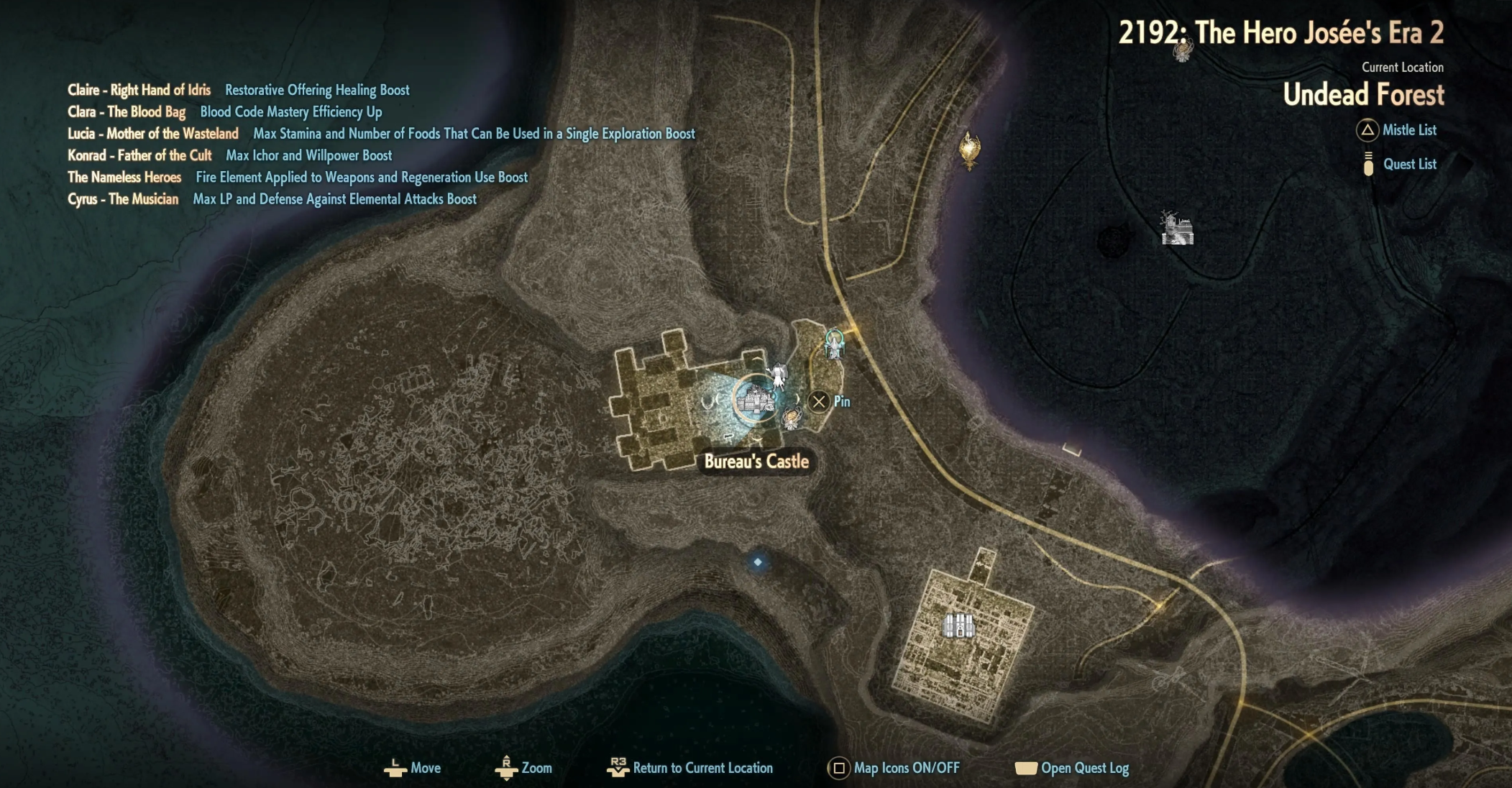Click the locked building map marker
Image resolution: width=1512 pixels, height=788 pixels.
point(958,626)
